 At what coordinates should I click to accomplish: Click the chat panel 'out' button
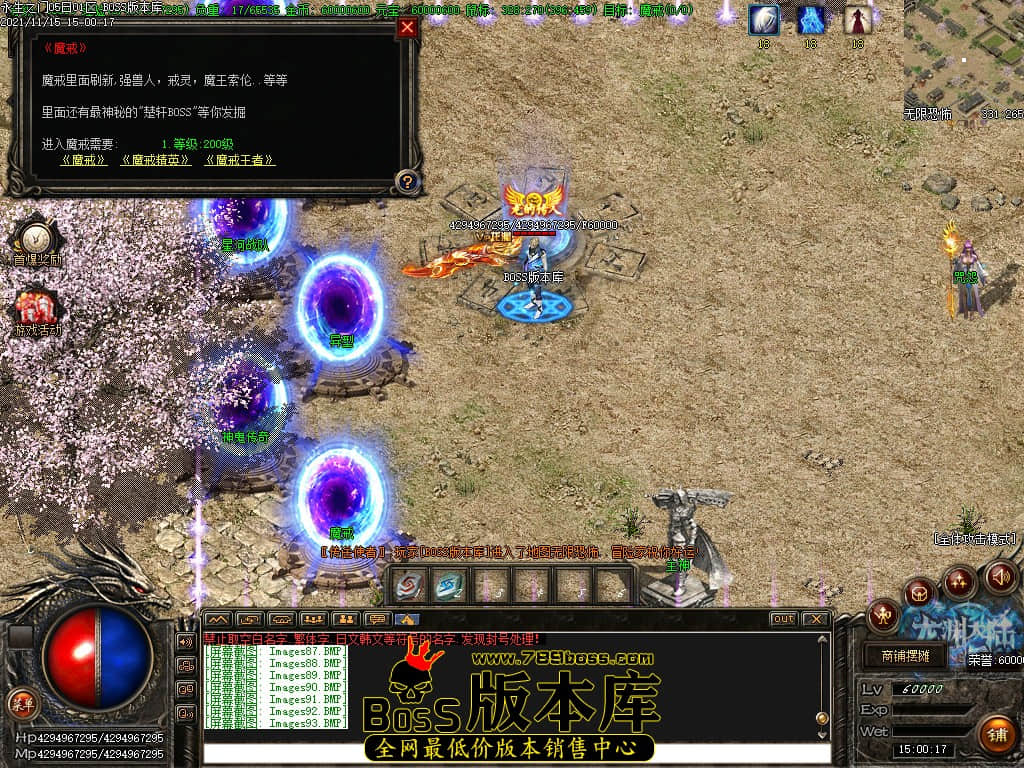783,619
